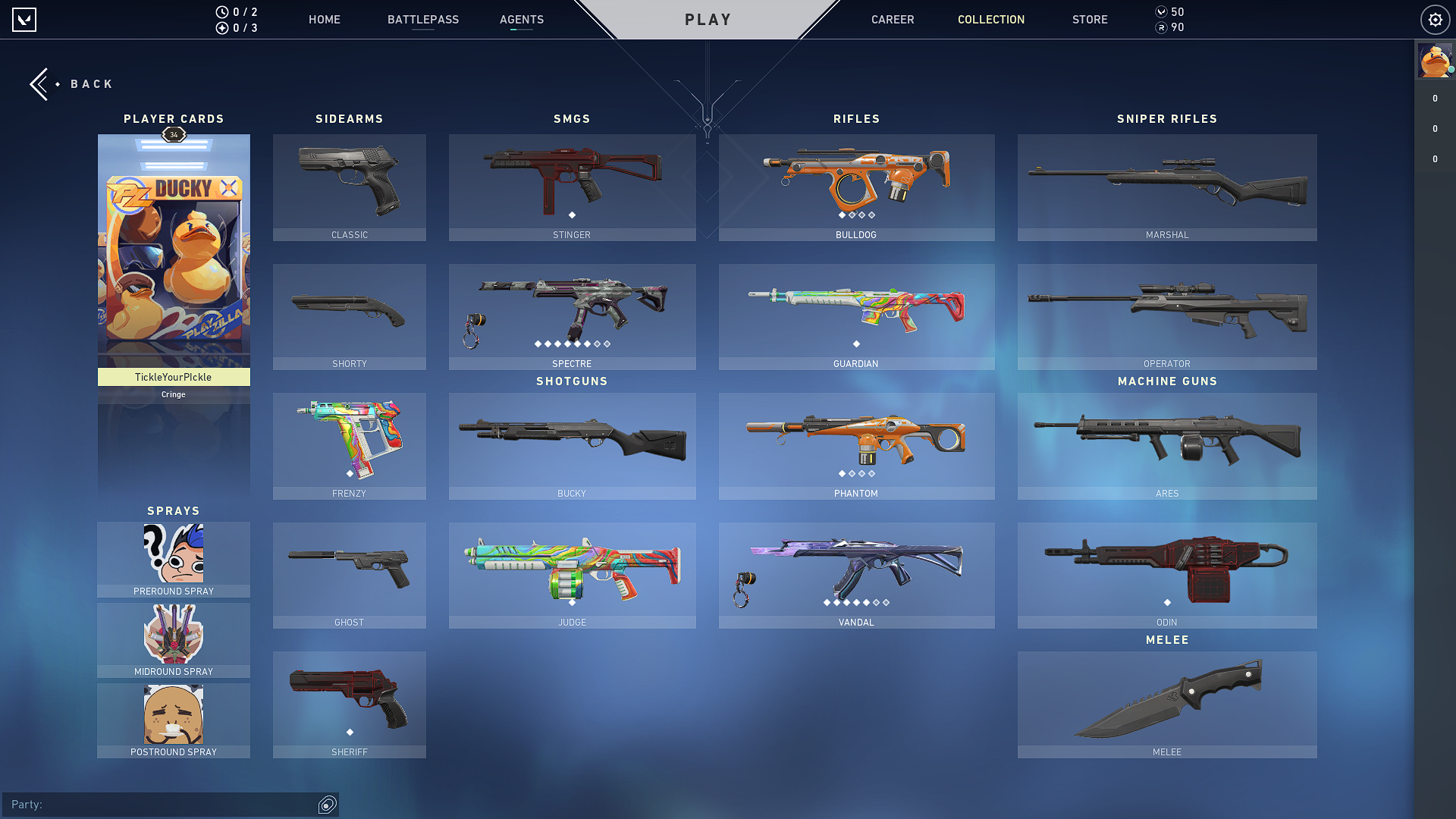This screenshot has width=1456, height=819.
Task: Open the Career tab
Action: coord(893,20)
